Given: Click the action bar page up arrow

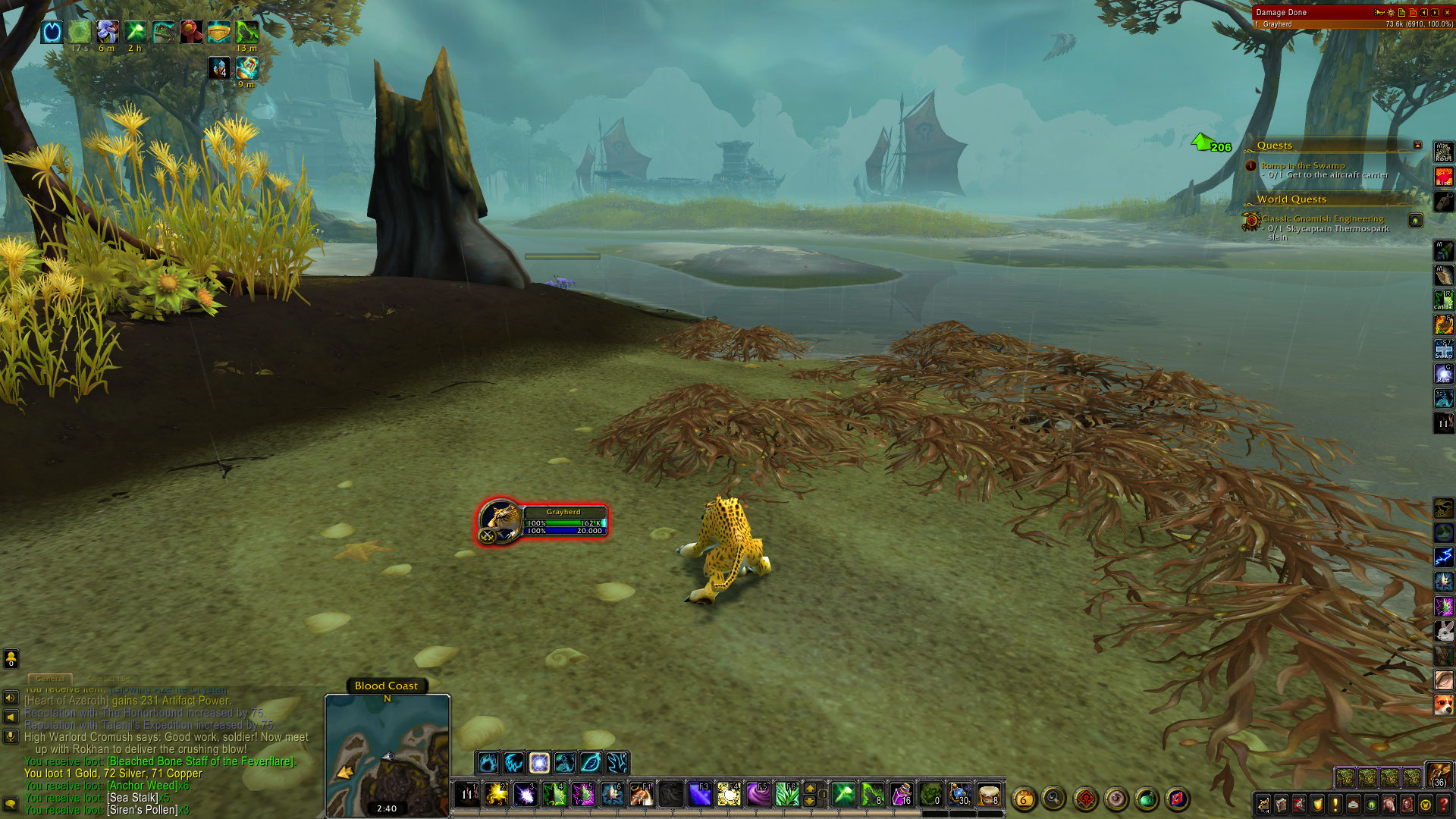Looking at the screenshot, I should (x=810, y=789).
